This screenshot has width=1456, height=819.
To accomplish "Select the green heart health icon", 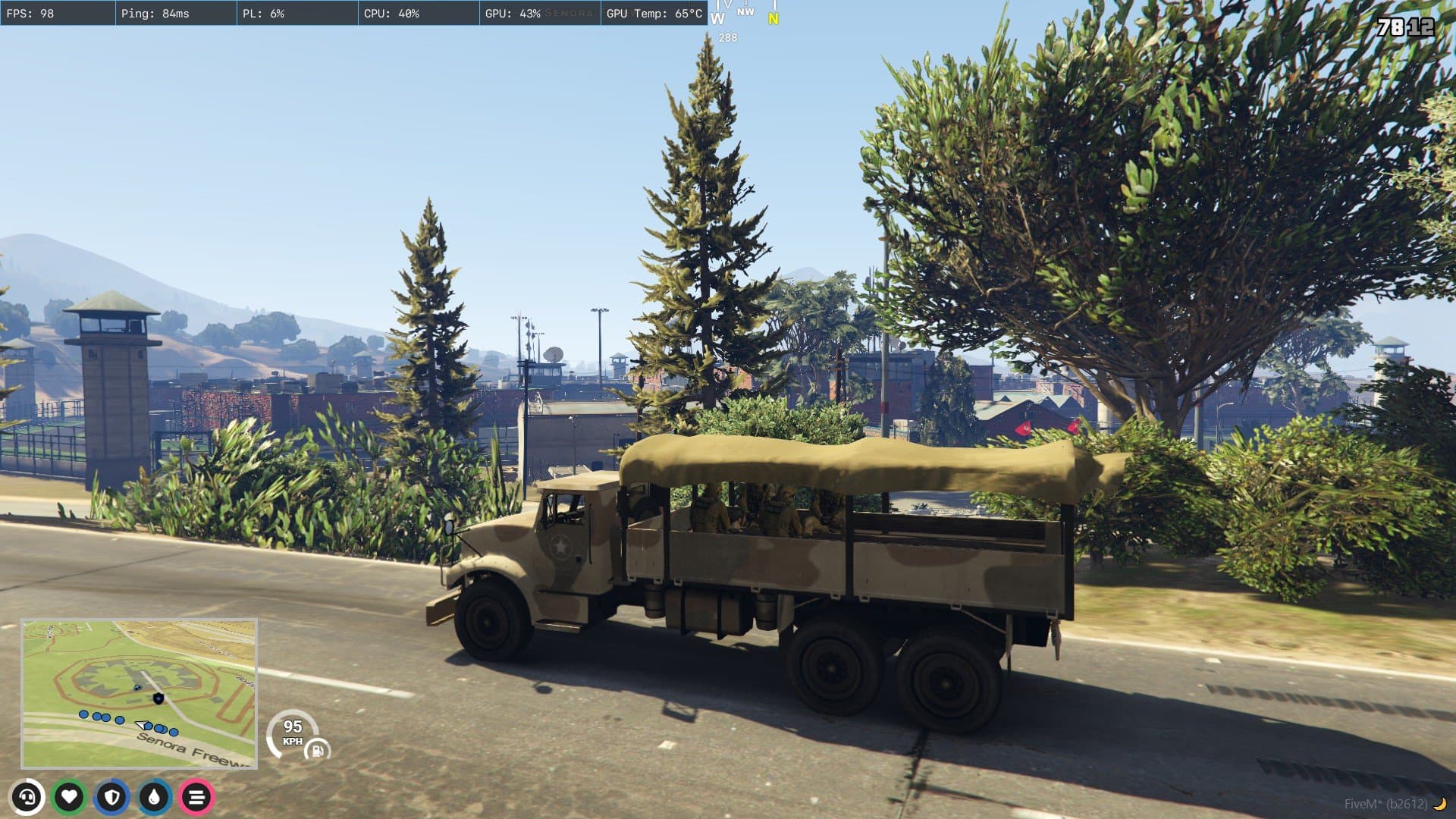I will [70, 797].
